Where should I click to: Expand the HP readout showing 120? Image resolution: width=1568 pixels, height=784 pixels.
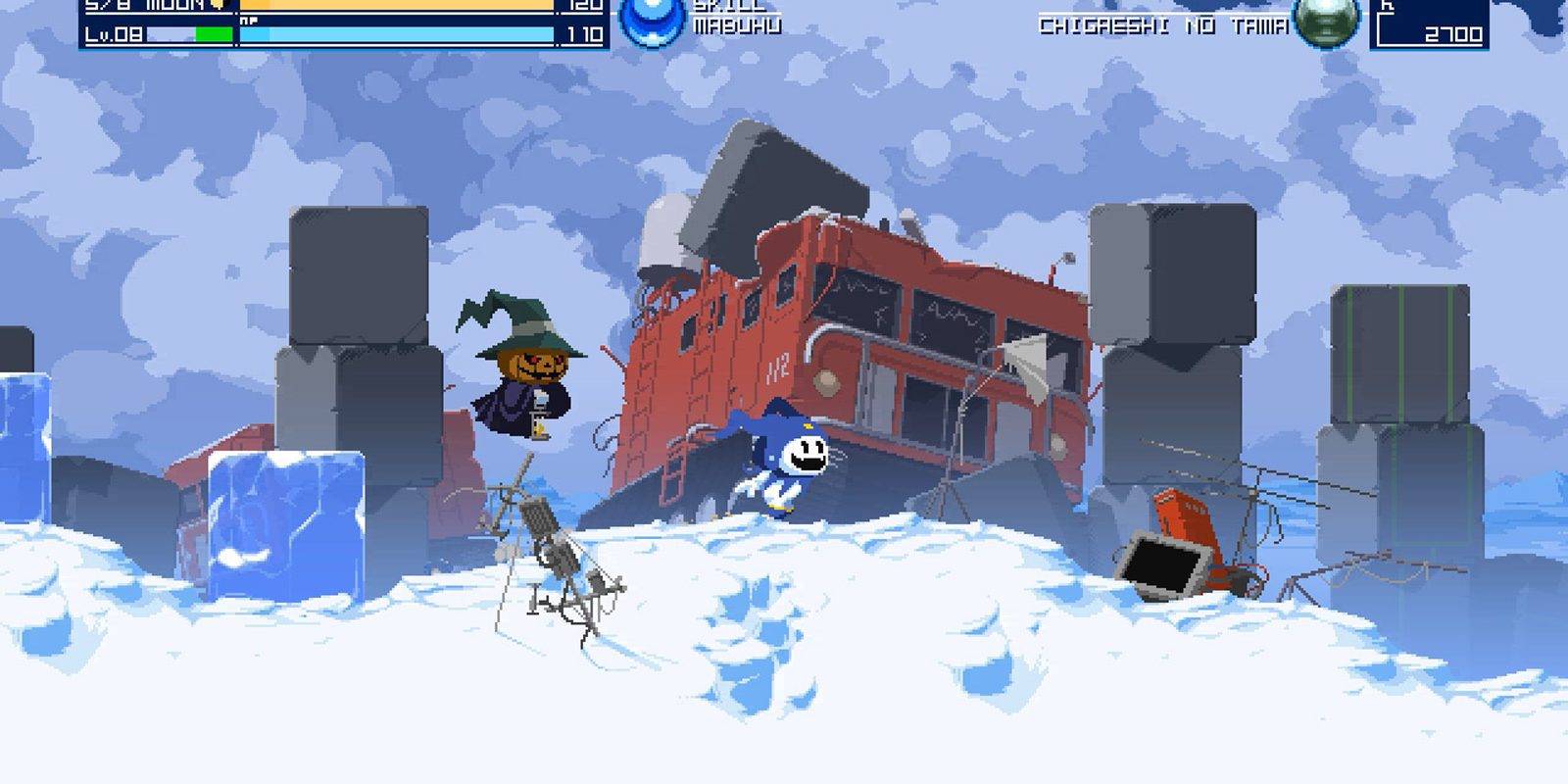coord(588,6)
